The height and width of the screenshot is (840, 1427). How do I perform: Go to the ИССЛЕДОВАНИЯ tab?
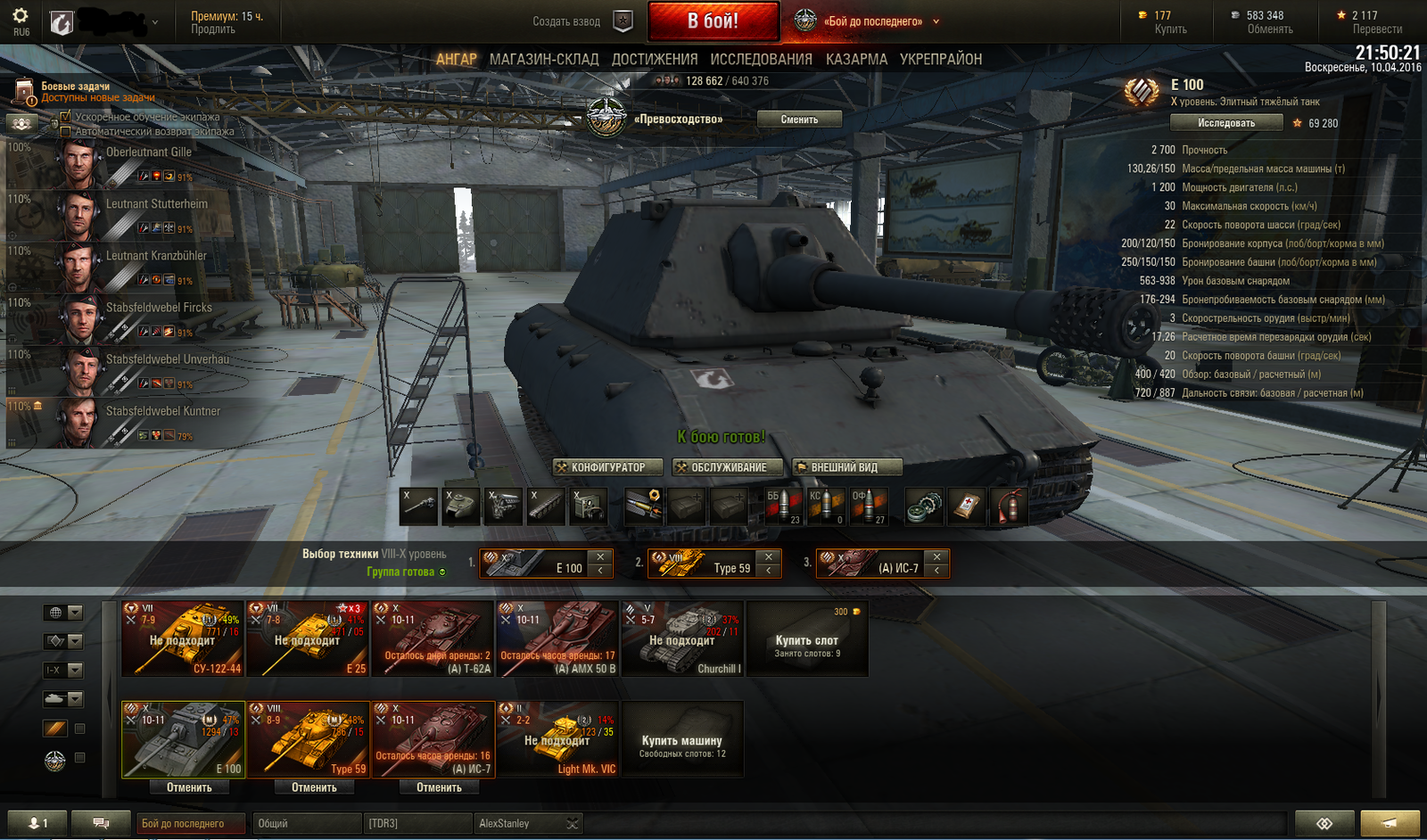click(761, 60)
